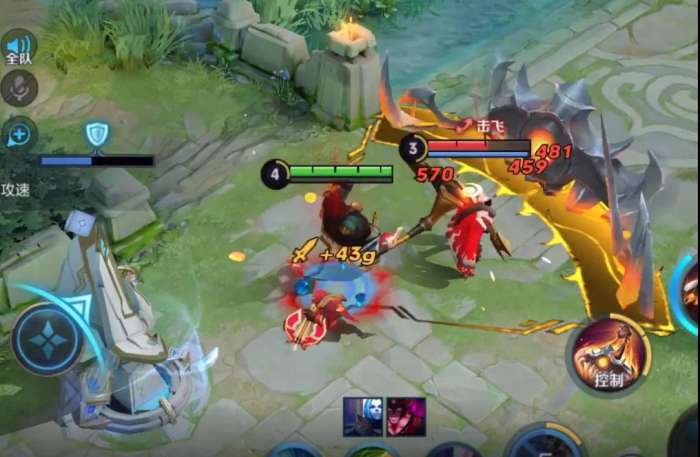The height and width of the screenshot is (457, 700).
Task: Select the white-haired blue hero portrait
Action: [x=363, y=416]
